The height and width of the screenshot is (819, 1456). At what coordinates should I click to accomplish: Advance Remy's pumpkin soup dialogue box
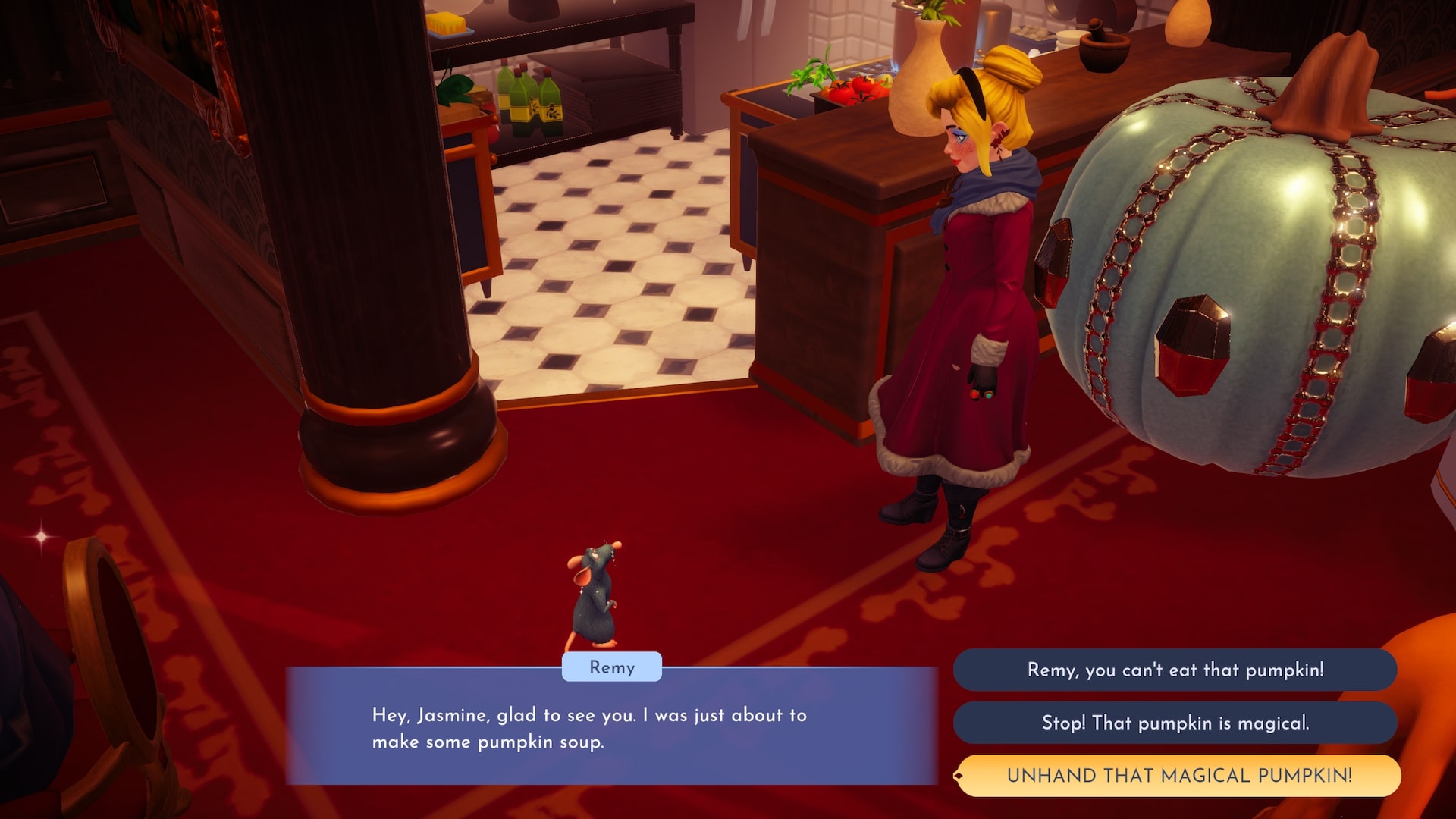click(x=611, y=728)
